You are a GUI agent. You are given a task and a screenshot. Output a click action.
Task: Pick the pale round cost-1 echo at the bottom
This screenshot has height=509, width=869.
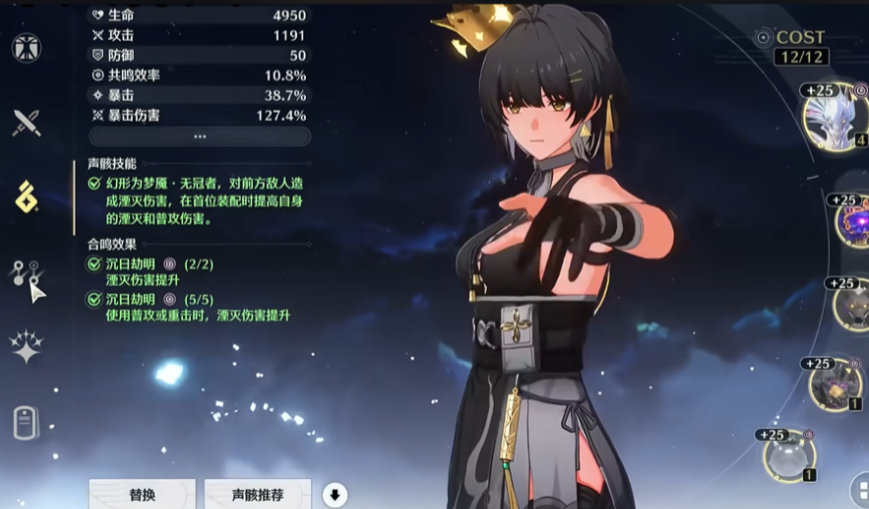click(x=791, y=457)
